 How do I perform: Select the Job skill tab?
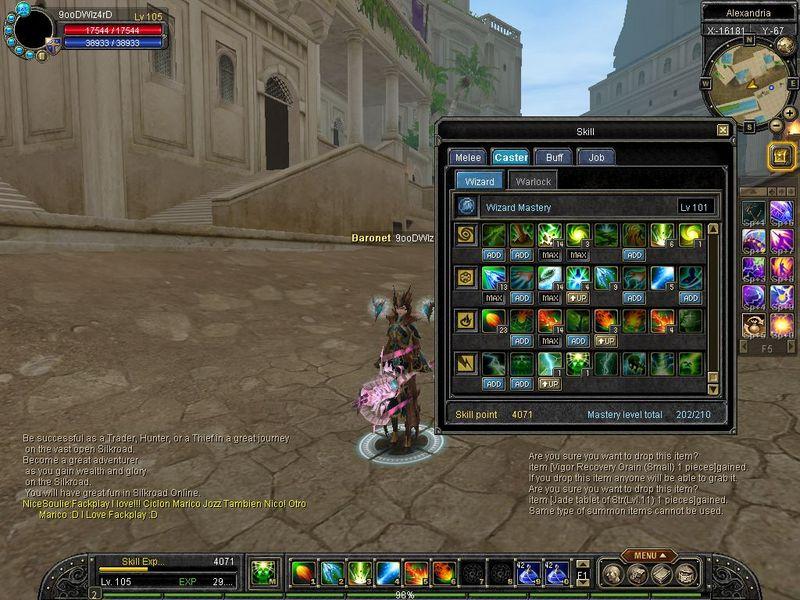tap(596, 157)
